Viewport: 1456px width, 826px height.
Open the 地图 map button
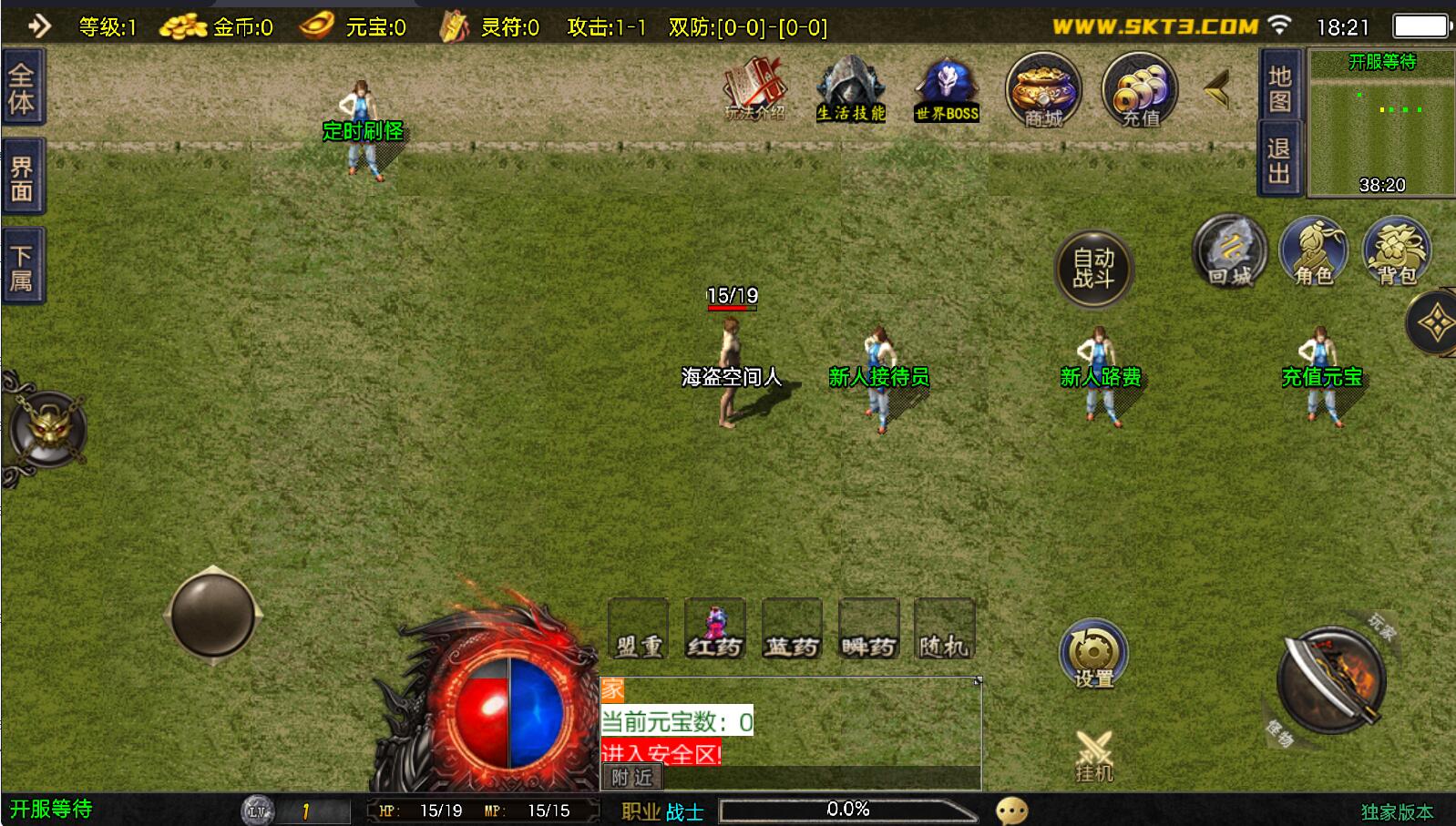click(1279, 88)
